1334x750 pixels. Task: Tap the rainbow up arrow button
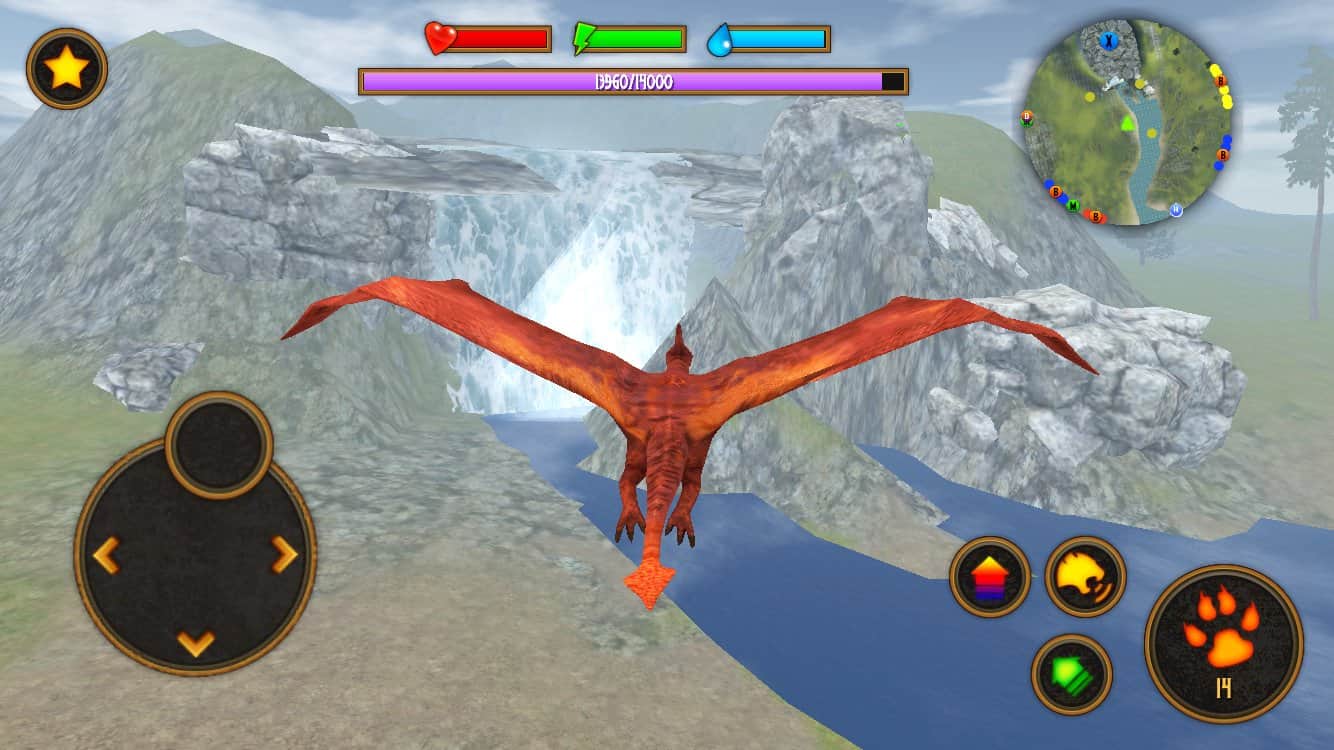[990, 577]
